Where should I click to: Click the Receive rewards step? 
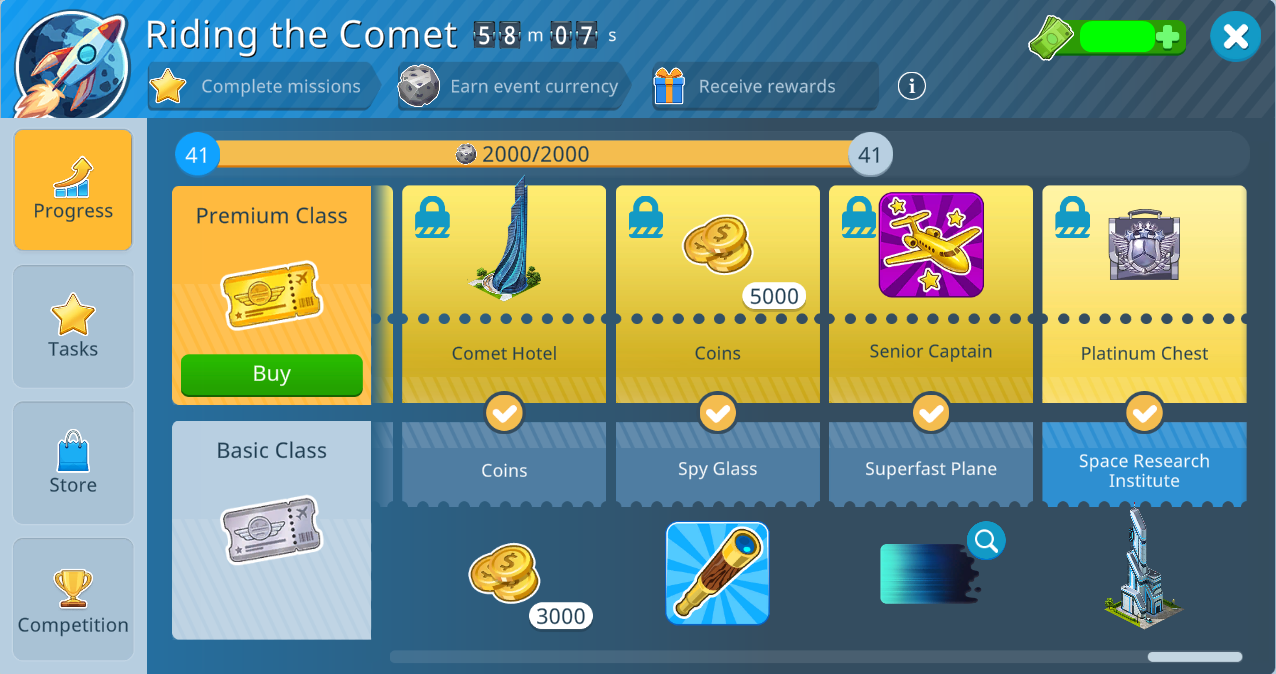pos(764,86)
